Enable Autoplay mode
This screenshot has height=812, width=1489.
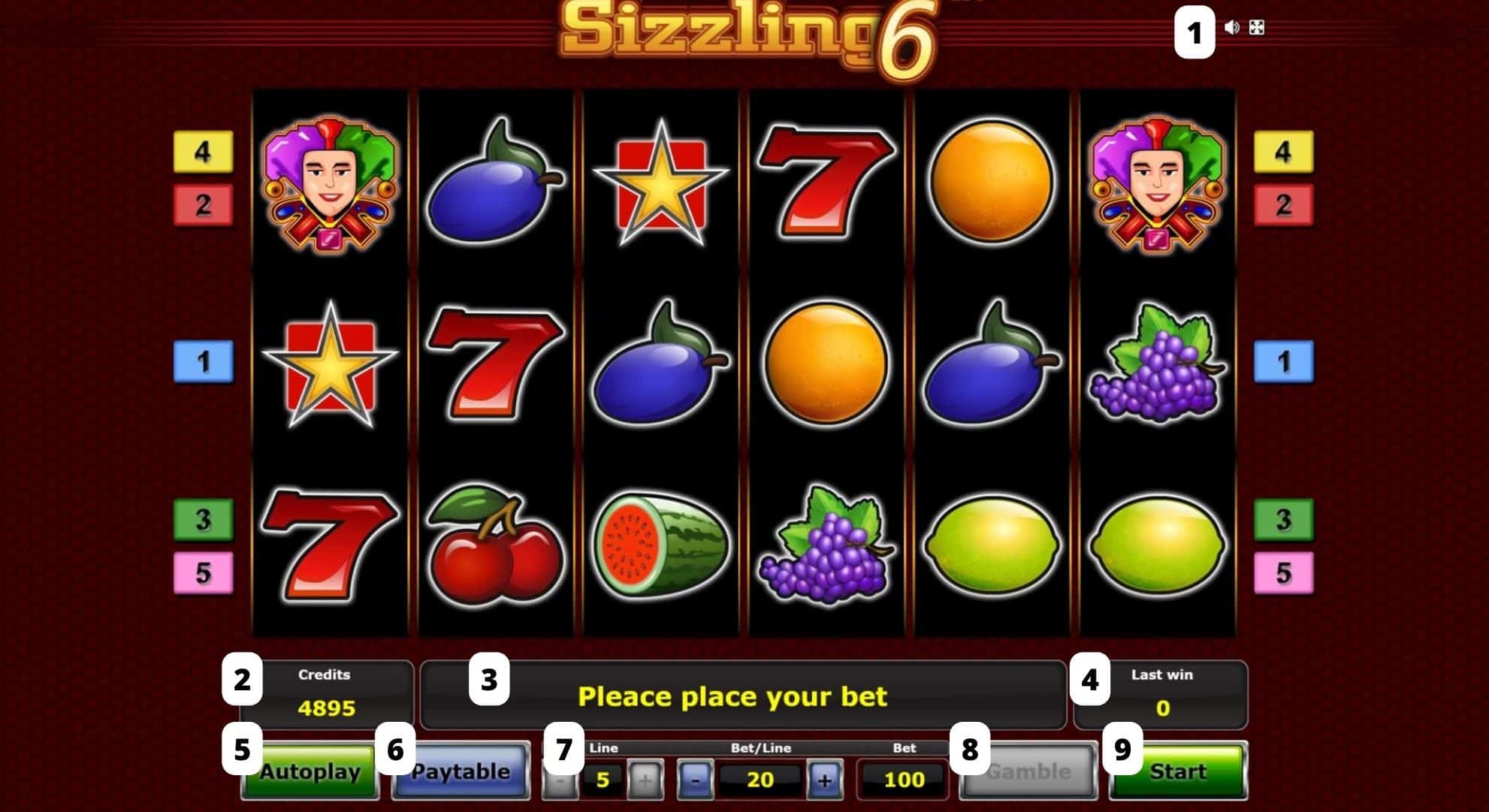pyautogui.click(x=310, y=771)
